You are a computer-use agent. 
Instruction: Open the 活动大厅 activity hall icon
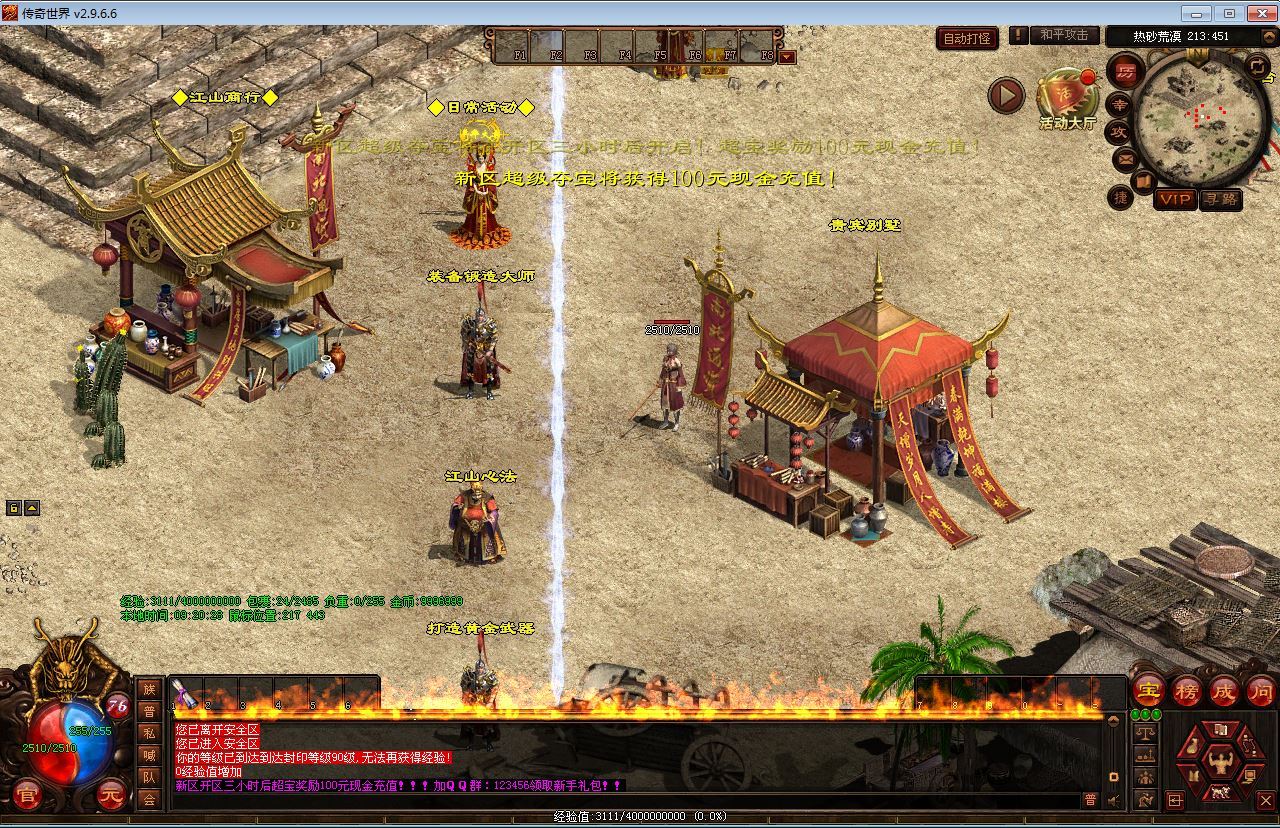point(1065,96)
